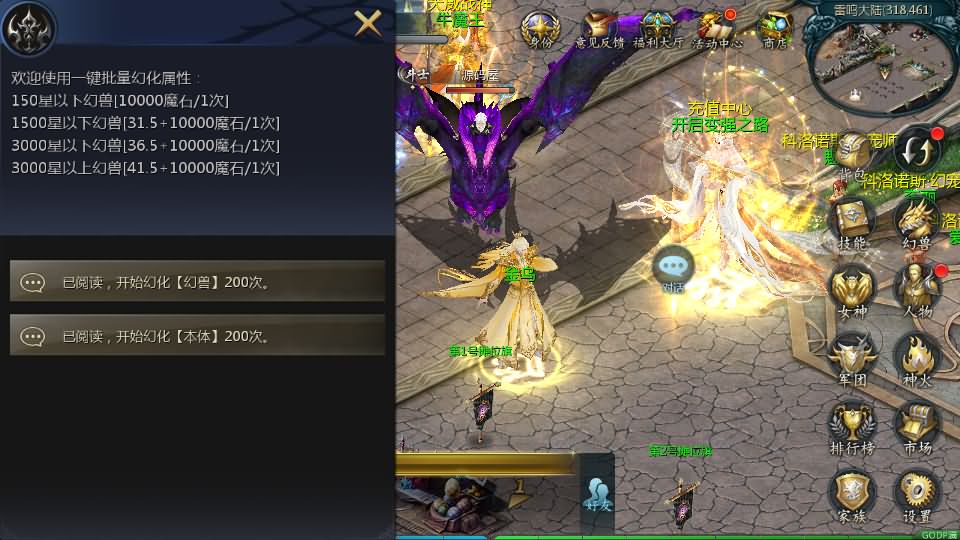Open the 活动中心 event center
960x540 pixels.
point(717,29)
